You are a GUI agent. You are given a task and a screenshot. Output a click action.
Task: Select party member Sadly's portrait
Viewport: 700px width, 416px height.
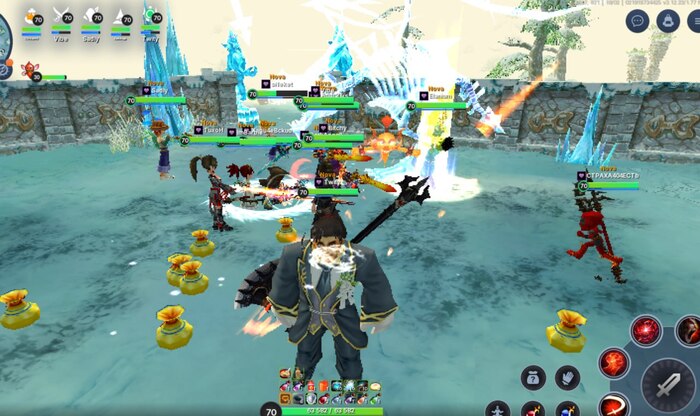click(x=91, y=16)
